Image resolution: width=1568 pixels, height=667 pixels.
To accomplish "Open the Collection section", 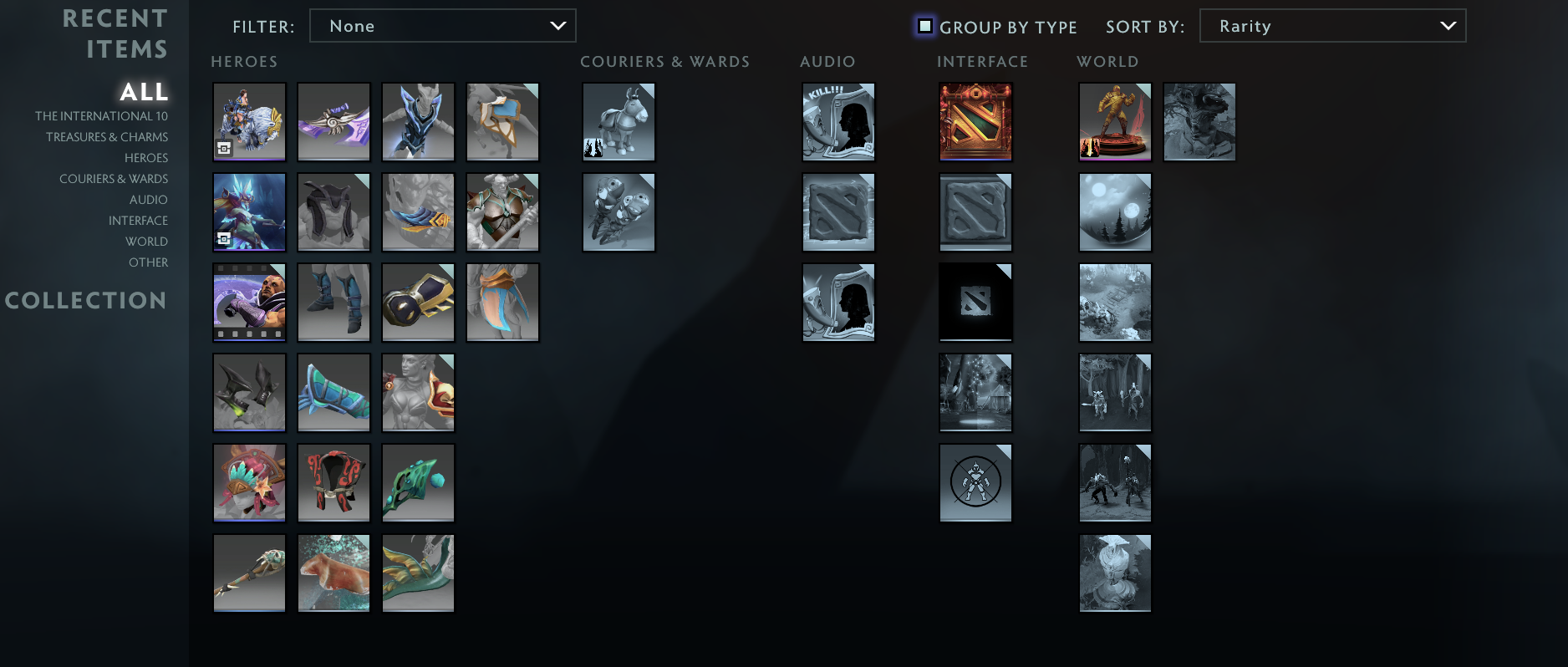I will click(87, 300).
